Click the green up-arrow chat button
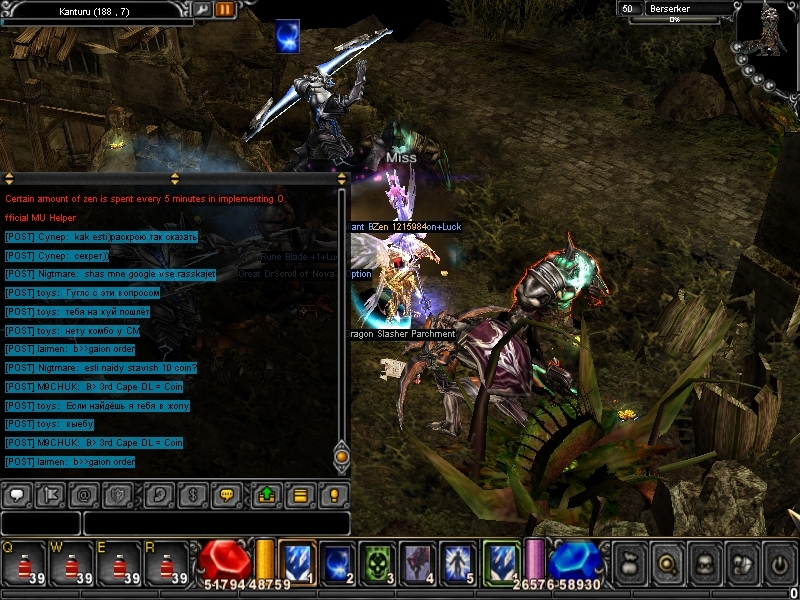800x600 pixels. point(266,494)
